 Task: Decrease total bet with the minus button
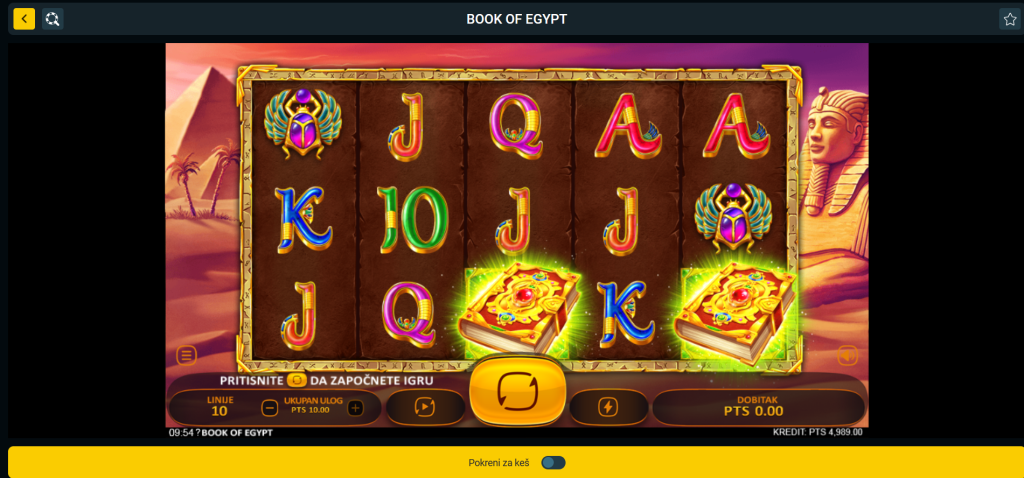coord(269,407)
